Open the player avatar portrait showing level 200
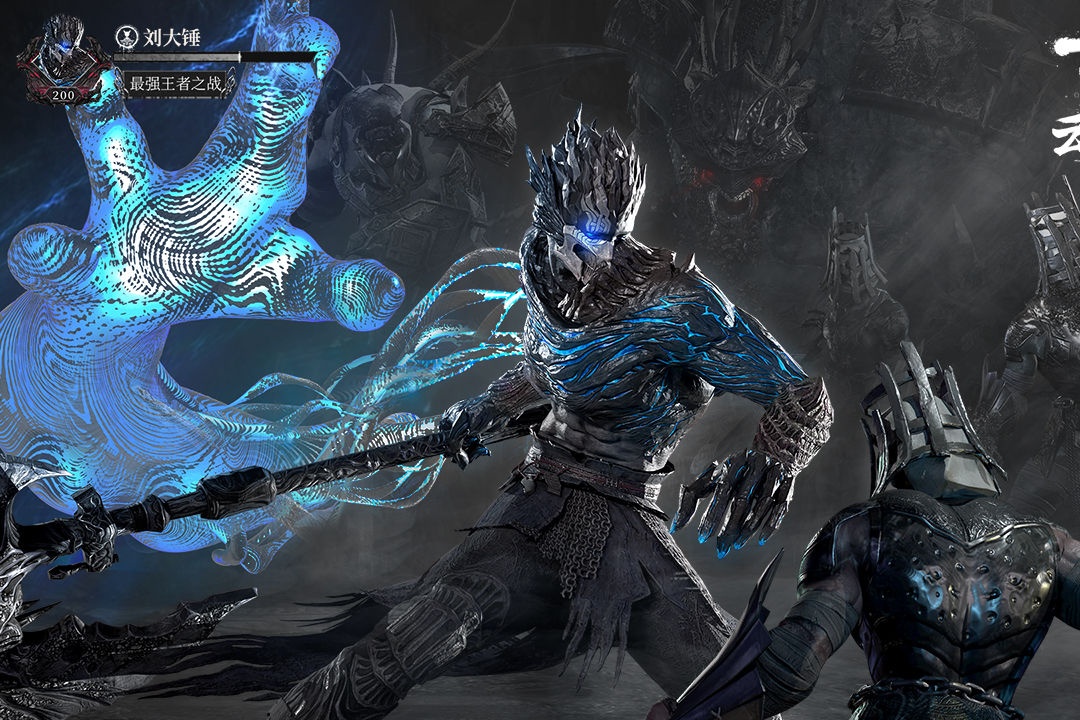The width and height of the screenshot is (1080, 720). point(64,58)
